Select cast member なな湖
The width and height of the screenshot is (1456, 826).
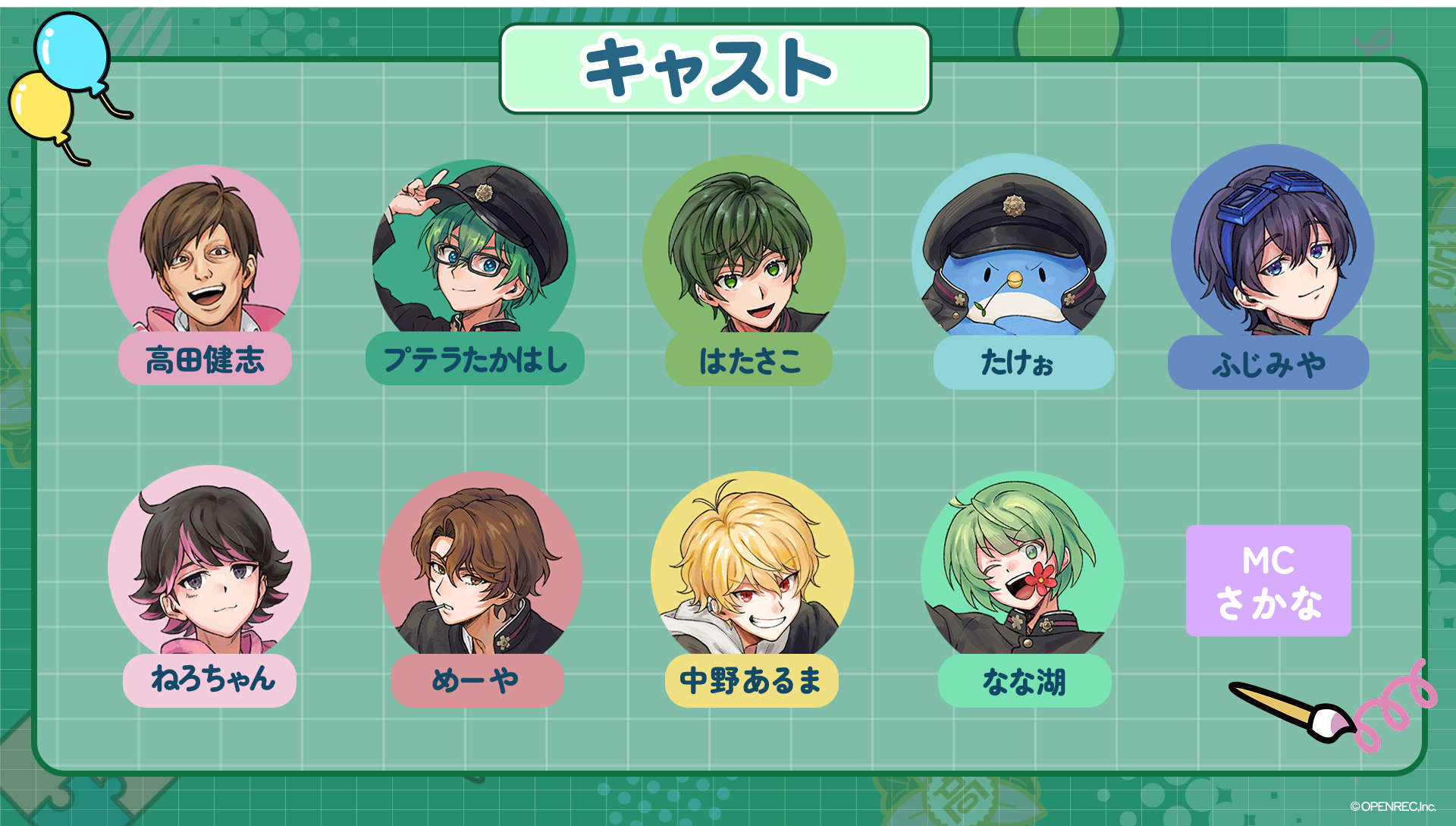1021,569
